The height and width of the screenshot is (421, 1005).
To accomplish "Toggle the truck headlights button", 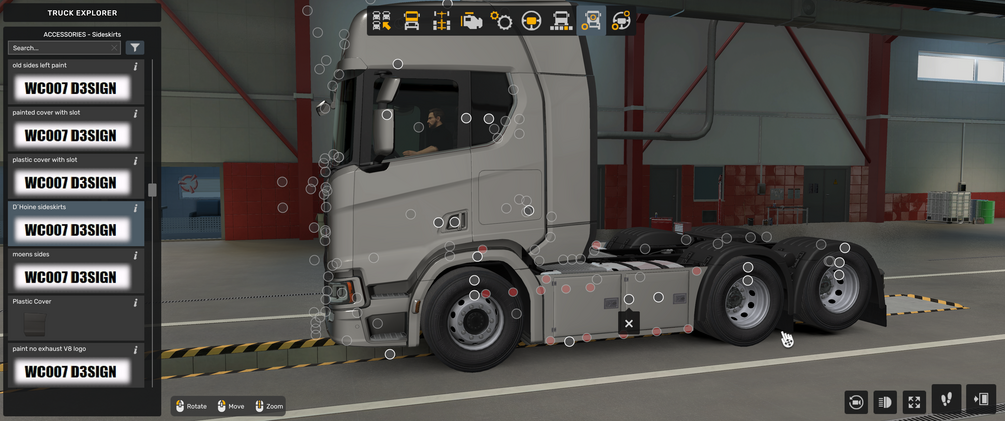I will click(x=884, y=402).
